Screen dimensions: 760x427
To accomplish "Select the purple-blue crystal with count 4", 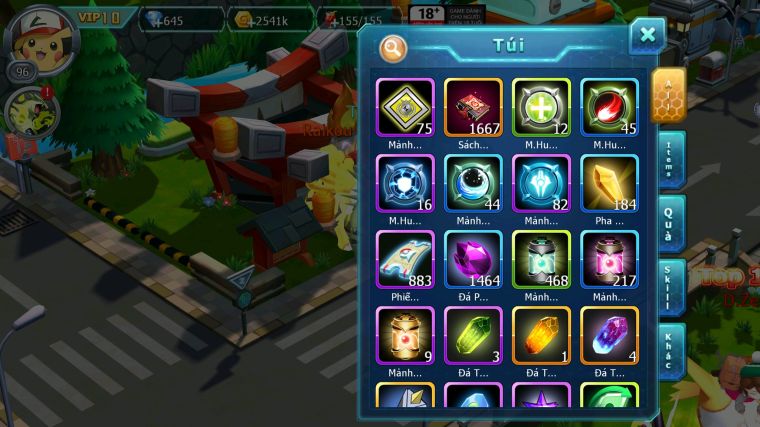I will point(609,335).
